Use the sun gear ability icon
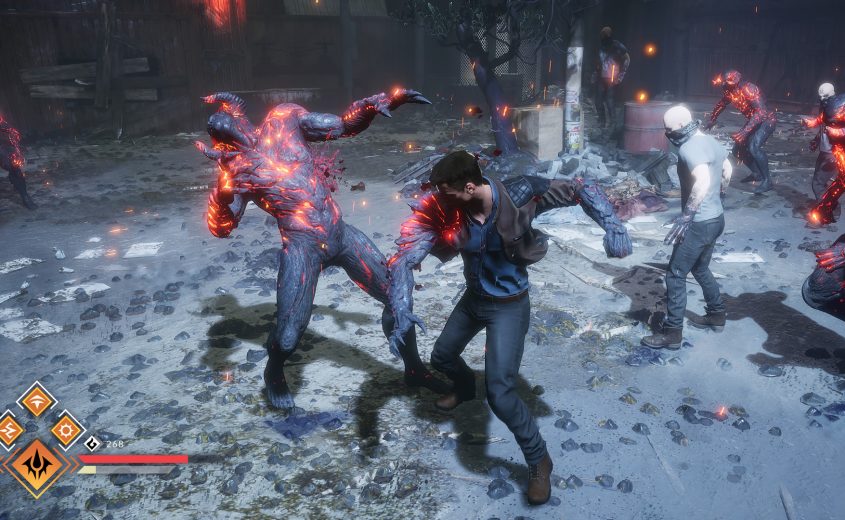Screen dimensions: 845x520 click(x=67, y=430)
